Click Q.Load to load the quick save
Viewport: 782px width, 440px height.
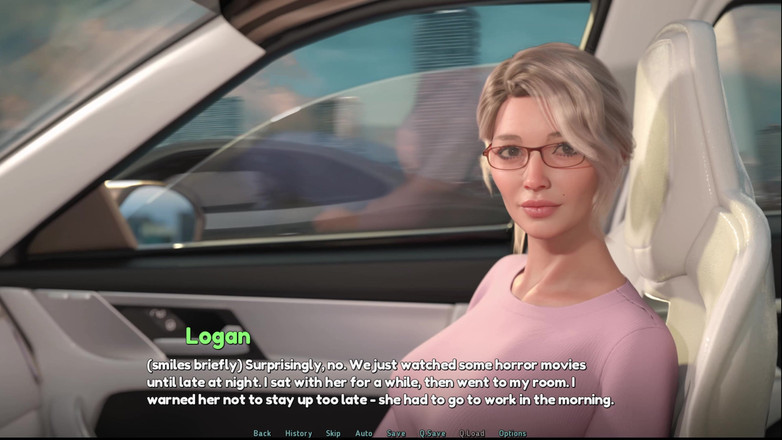(x=472, y=433)
